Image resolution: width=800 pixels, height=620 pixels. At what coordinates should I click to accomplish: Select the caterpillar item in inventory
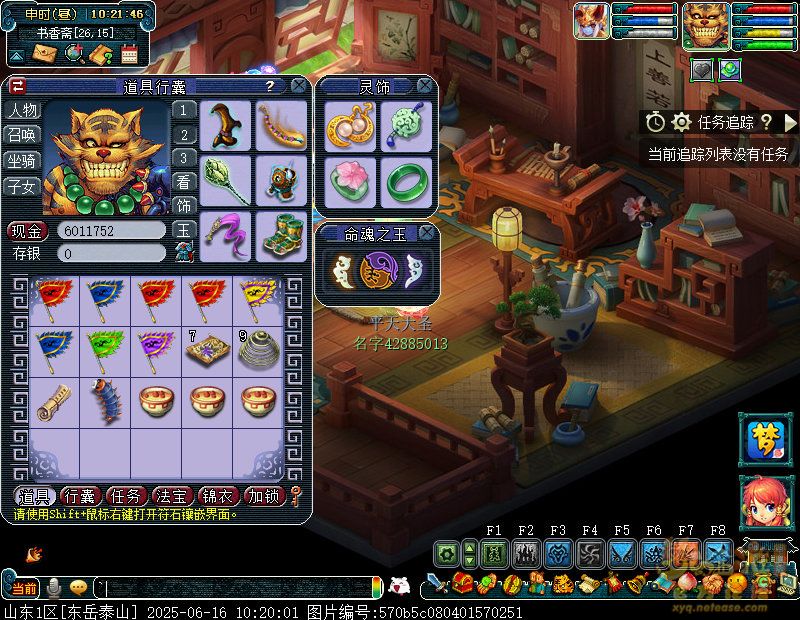(x=103, y=402)
